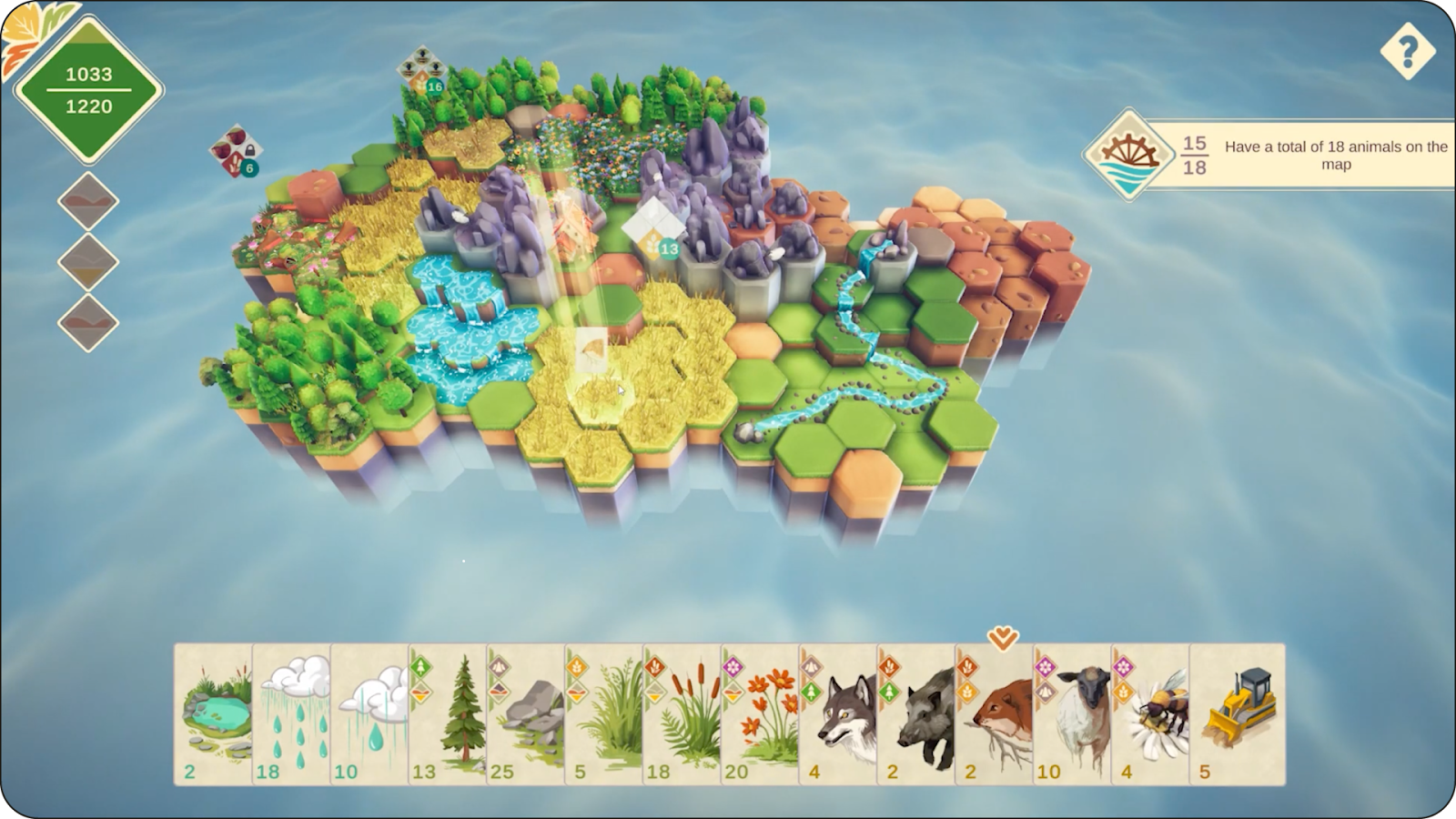The width and height of the screenshot is (1456, 819).
Task: Open the question mark help button
Action: coord(1407,51)
